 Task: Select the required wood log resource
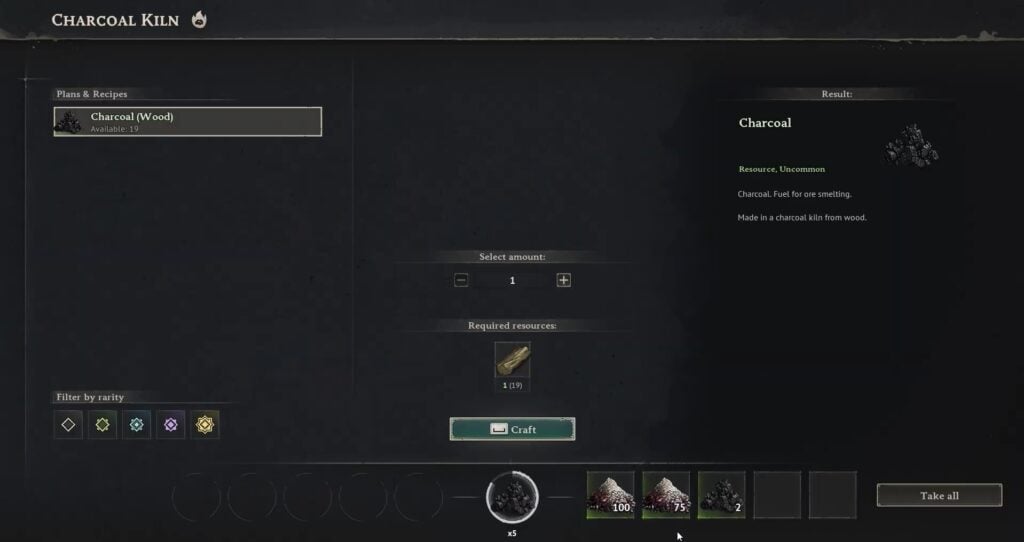[x=512, y=360]
